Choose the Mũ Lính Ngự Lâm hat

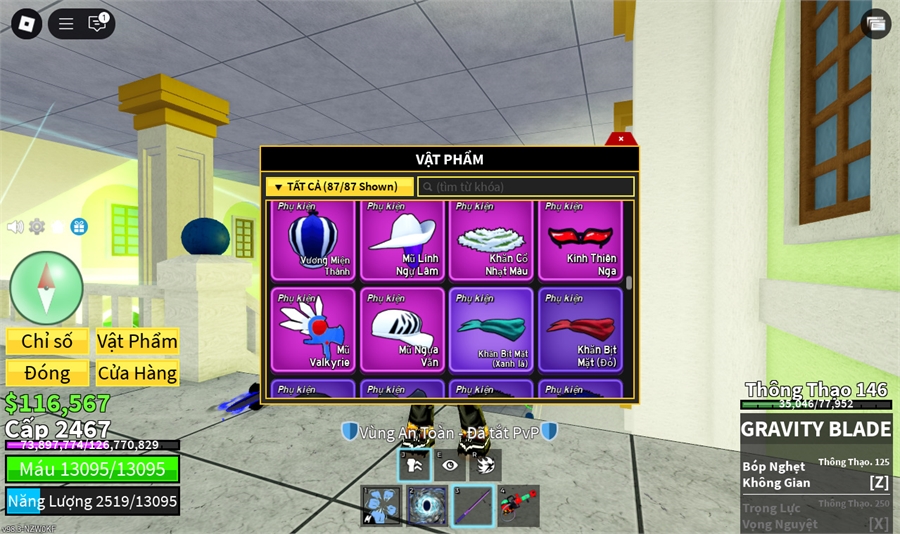click(402, 240)
